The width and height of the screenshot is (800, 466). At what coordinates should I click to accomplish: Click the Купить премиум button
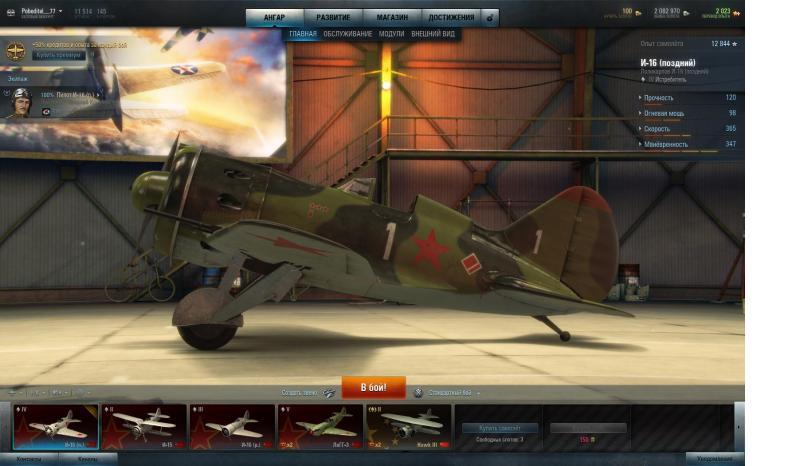[x=57, y=55]
